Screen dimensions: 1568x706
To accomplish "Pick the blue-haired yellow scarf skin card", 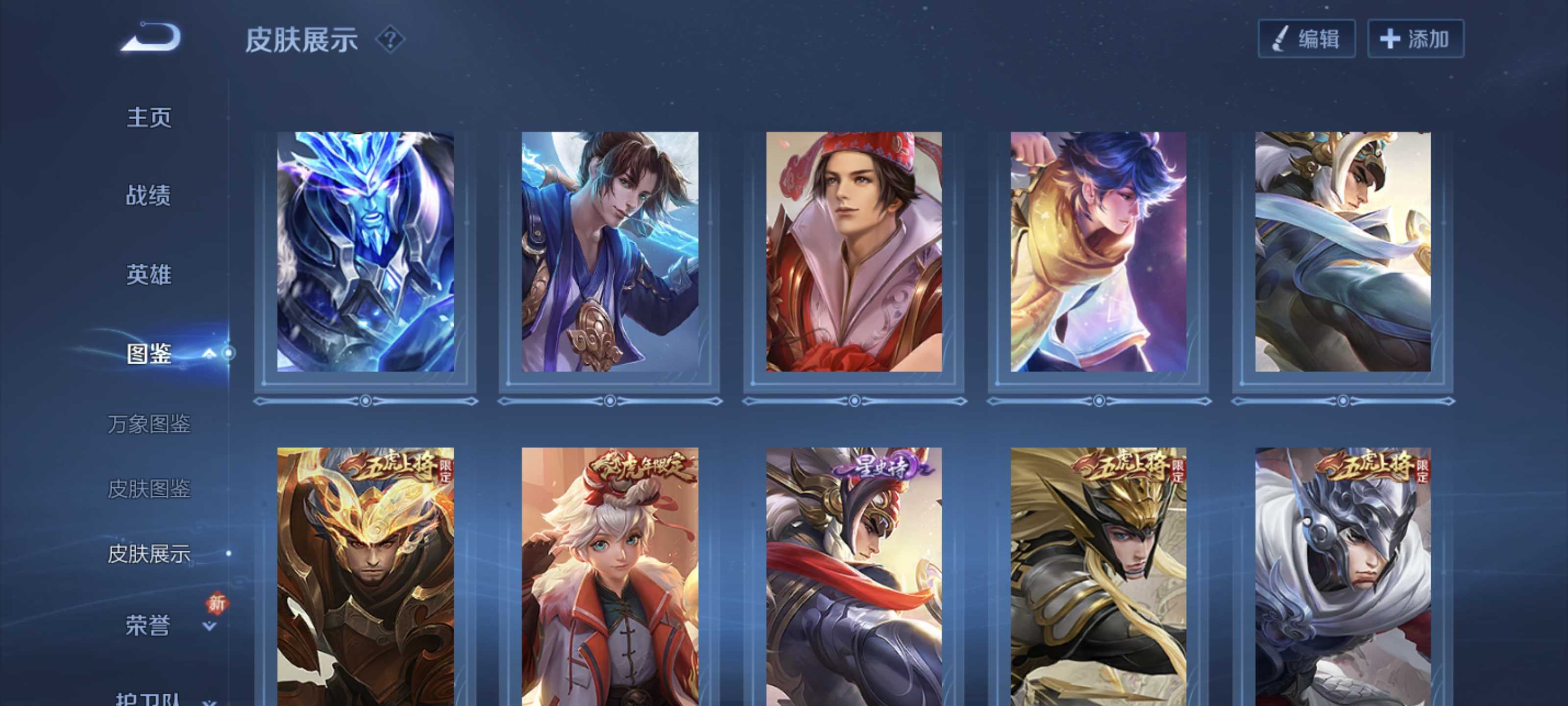I will [x=1098, y=252].
